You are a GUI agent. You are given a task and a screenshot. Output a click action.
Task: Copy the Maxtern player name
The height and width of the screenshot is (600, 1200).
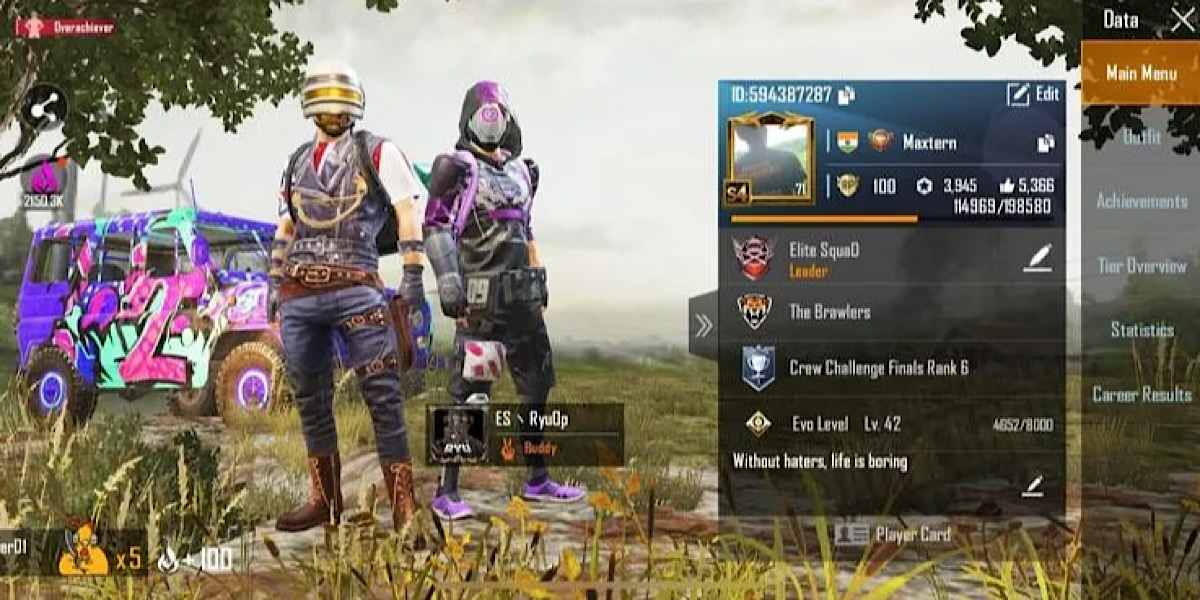[x=1045, y=143]
